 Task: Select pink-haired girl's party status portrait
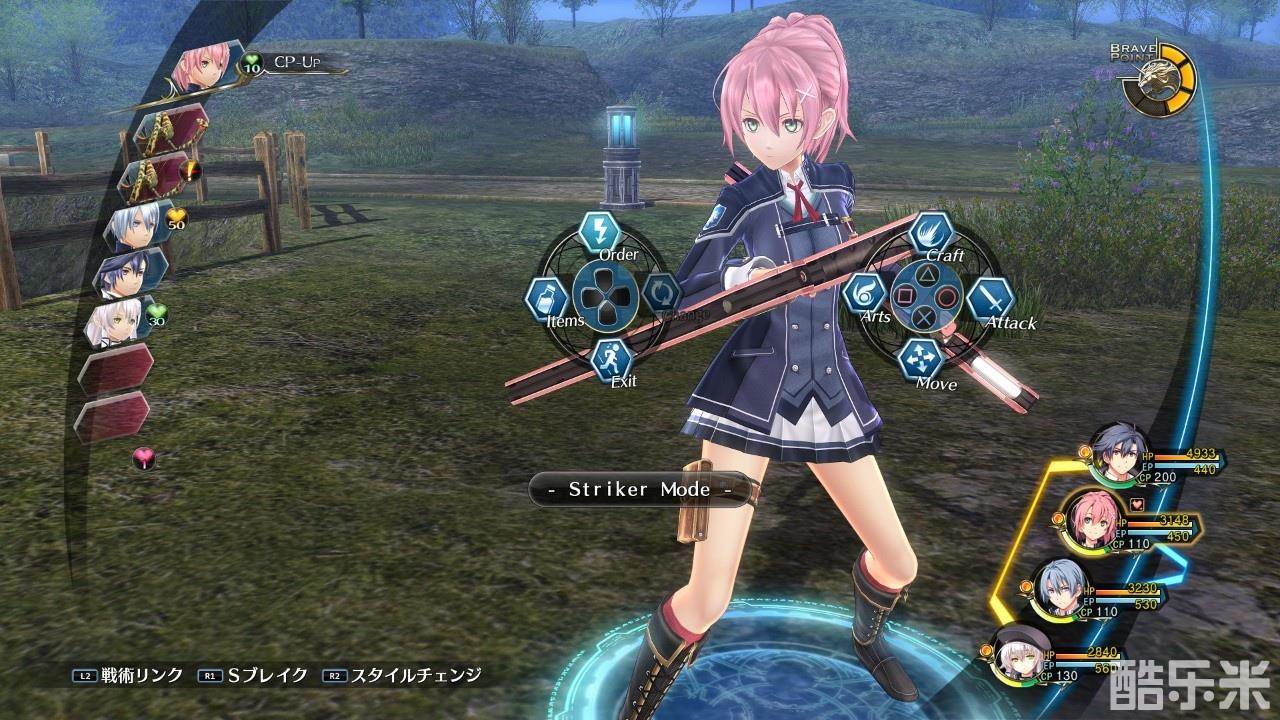pos(1085,518)
